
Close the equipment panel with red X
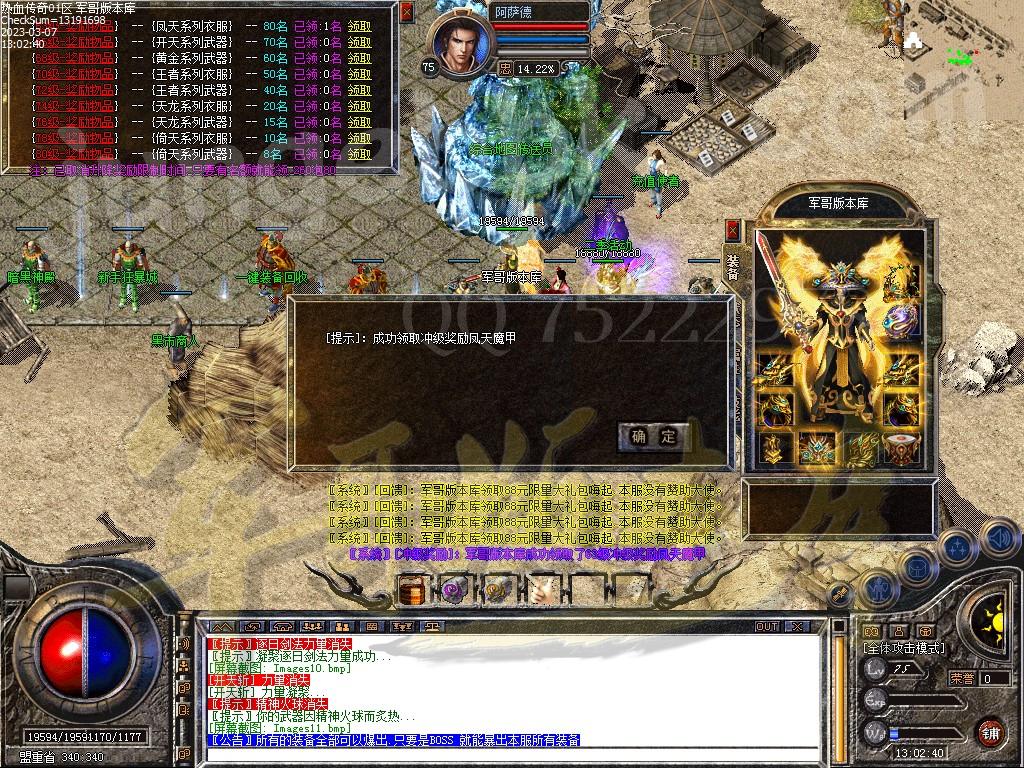click(733, 230)
